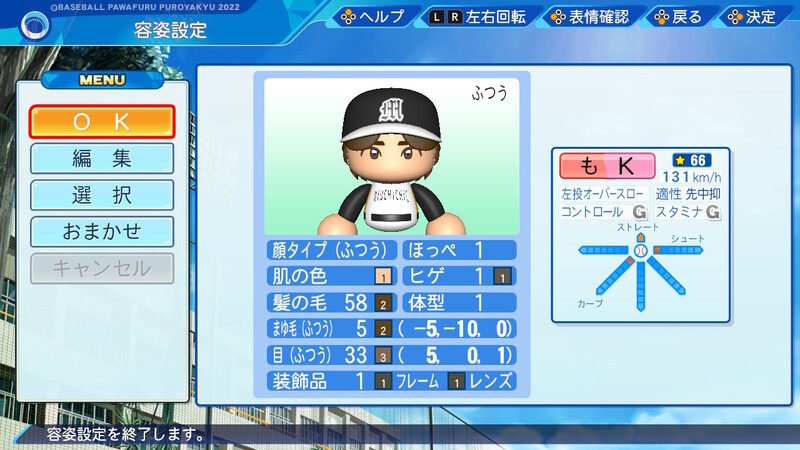
Task: Click the 顔タイプ (ふつう) row
Action: [x=331, y=250]
